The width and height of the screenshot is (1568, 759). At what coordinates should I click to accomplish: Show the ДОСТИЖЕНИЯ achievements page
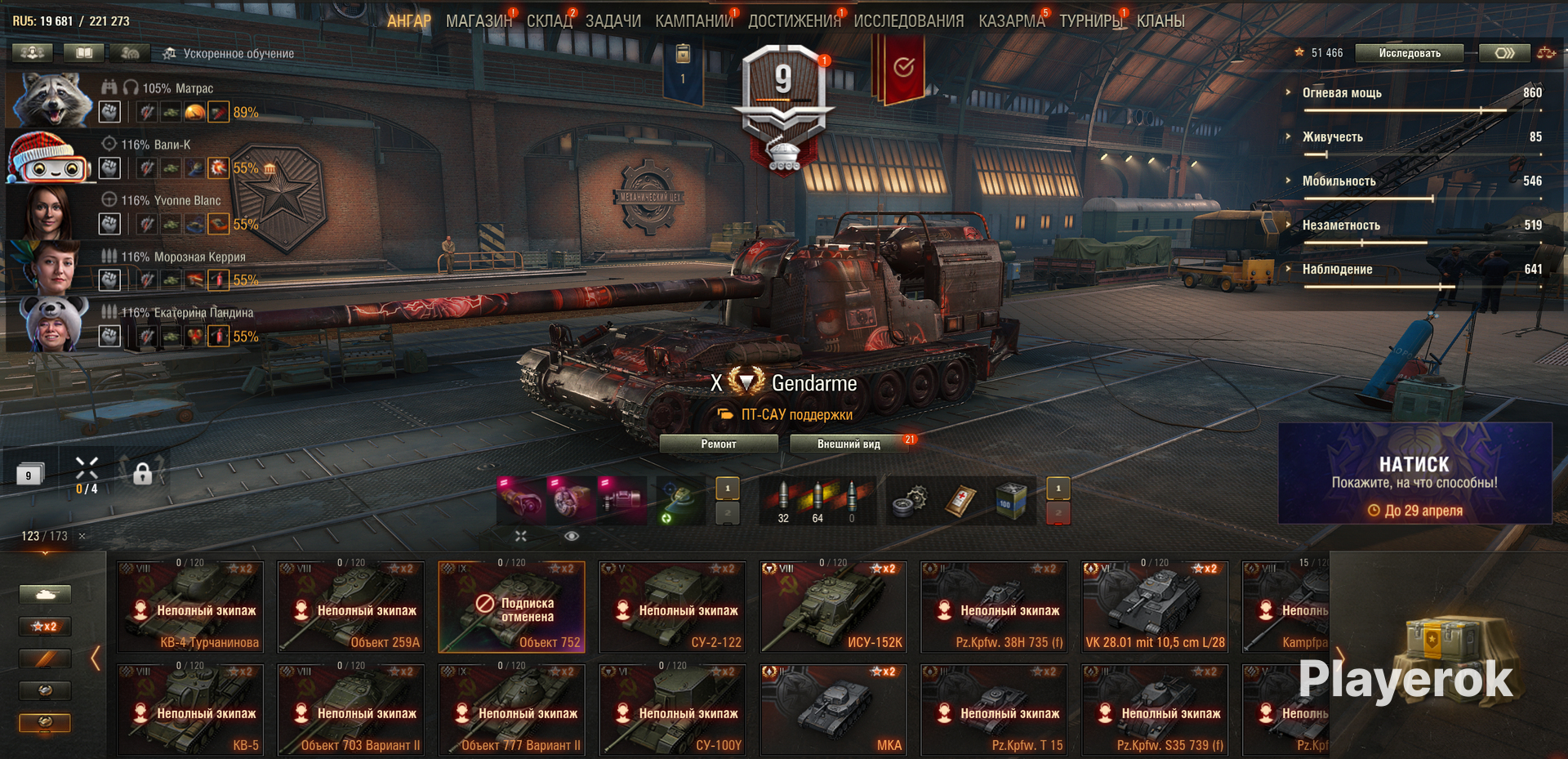tap(794, 21)
